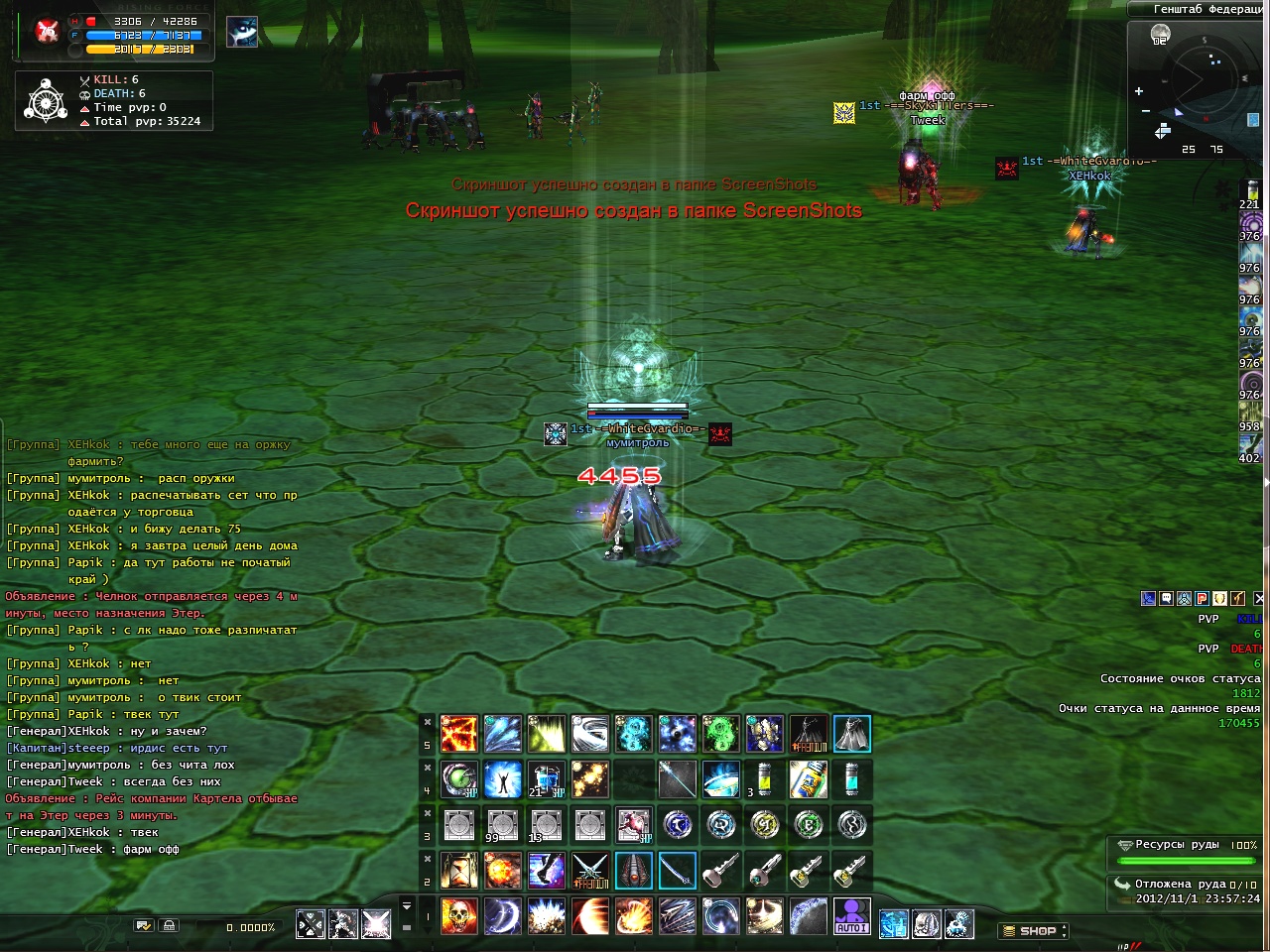Select the grey cloak slot

point(852,734)
